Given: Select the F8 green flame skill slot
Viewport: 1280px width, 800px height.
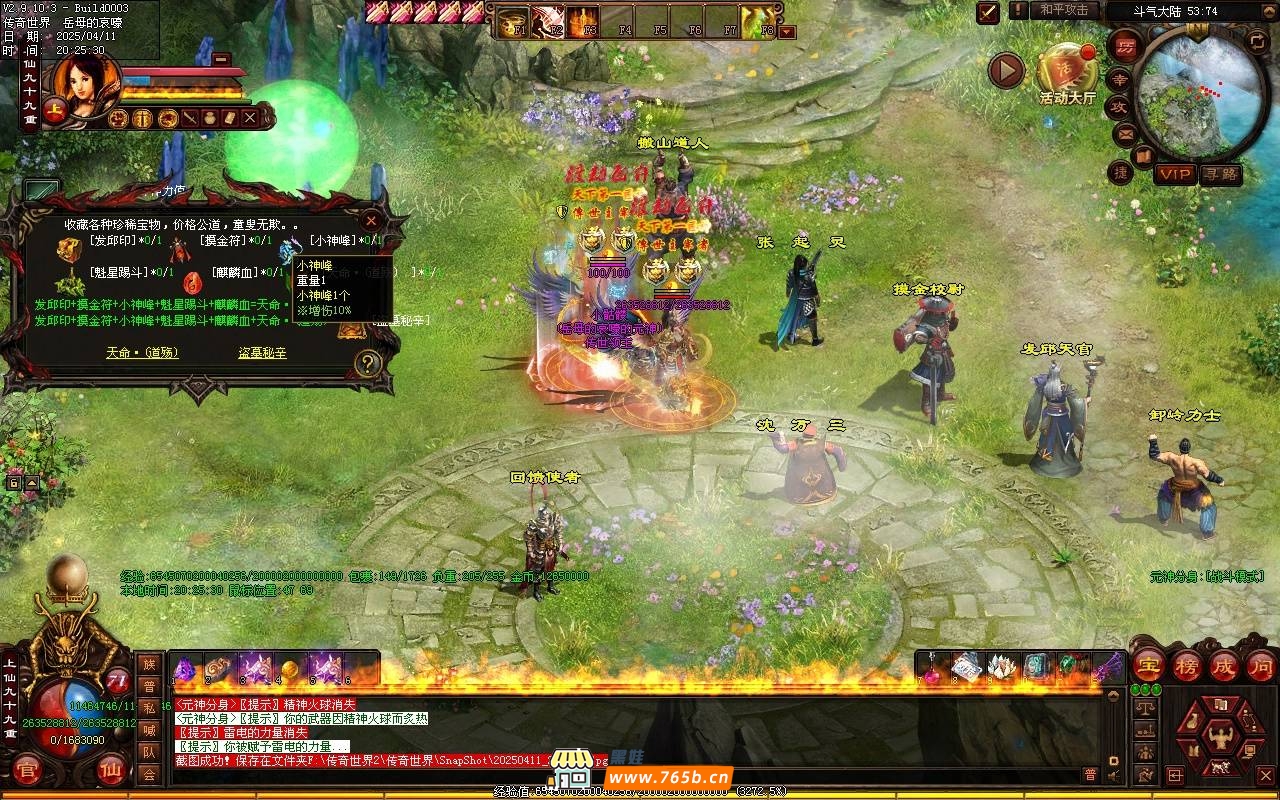Looking at the screenshot, I should (757, 21).
